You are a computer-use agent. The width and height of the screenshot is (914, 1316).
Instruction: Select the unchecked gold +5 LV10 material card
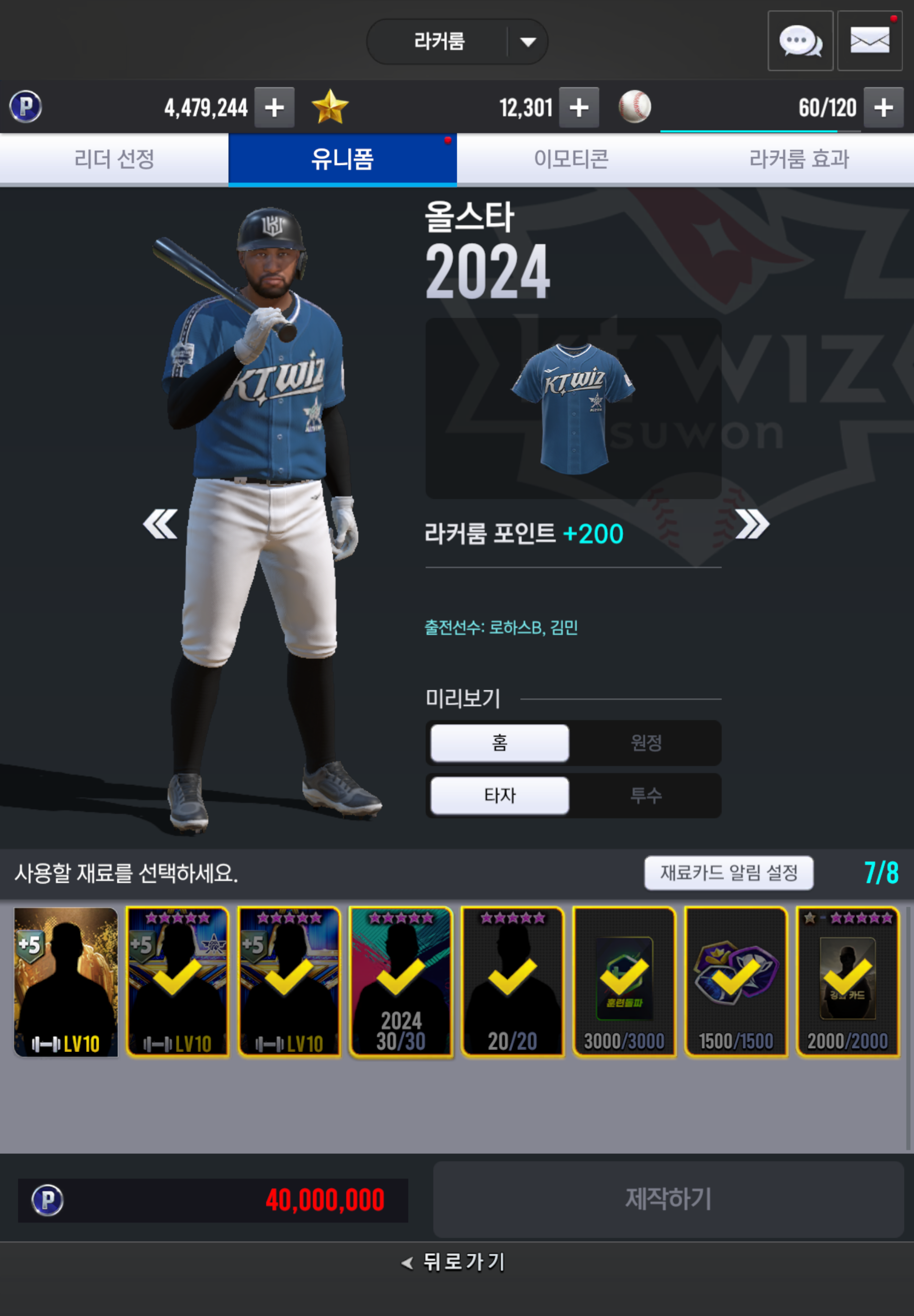66,982
